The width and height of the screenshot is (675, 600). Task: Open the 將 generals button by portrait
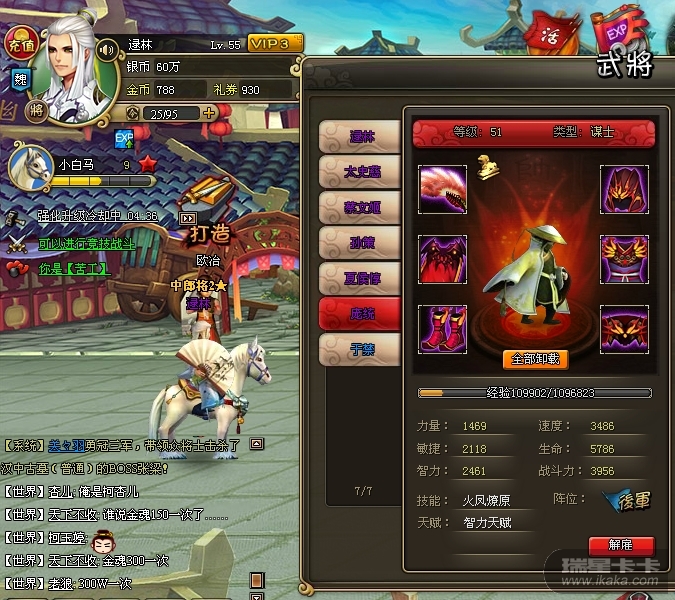point(36,110)
